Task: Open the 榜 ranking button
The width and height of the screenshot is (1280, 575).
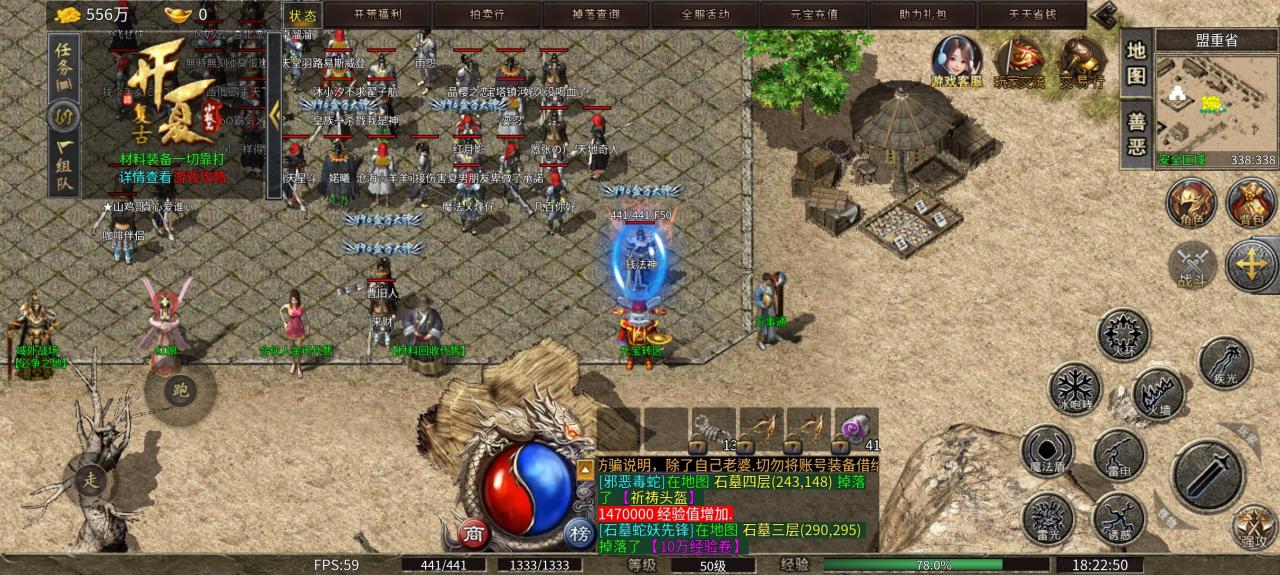Action: tap(578, 532)
